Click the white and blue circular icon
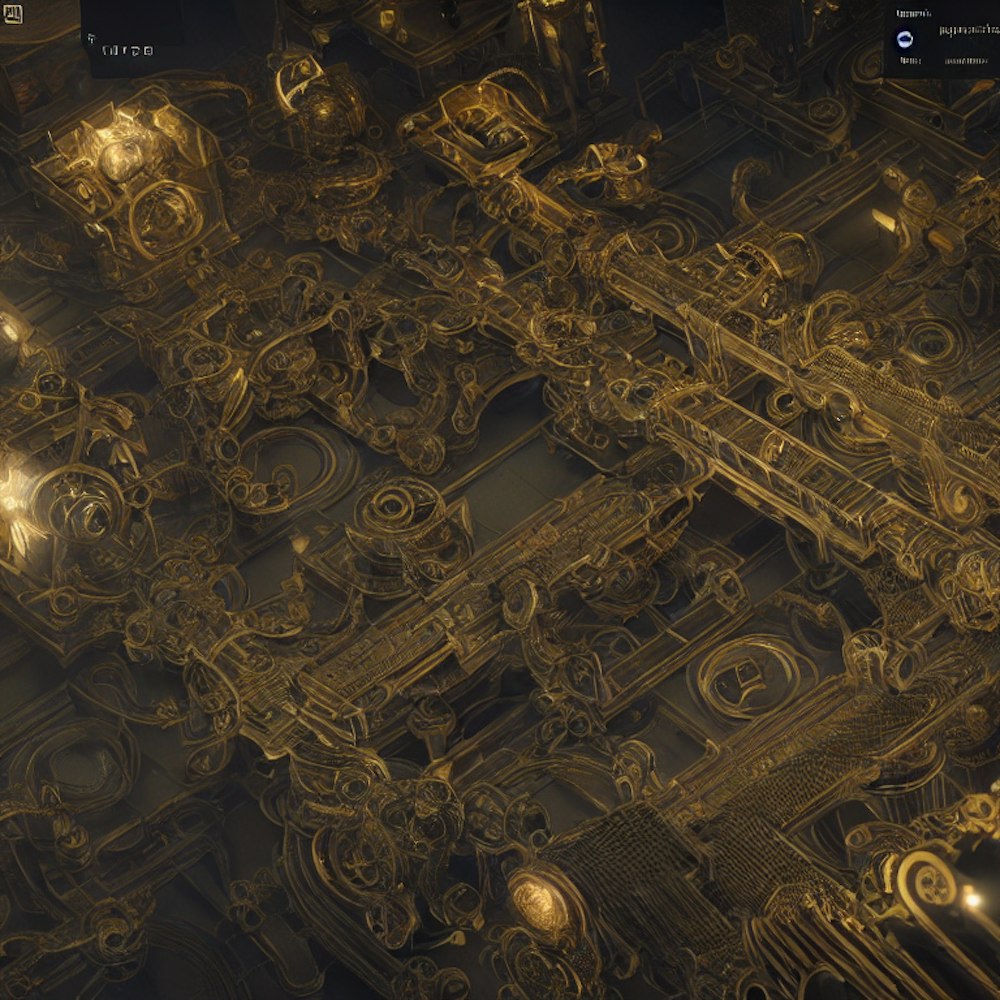The image size is (1000, 1000). [x=905, y=38]
